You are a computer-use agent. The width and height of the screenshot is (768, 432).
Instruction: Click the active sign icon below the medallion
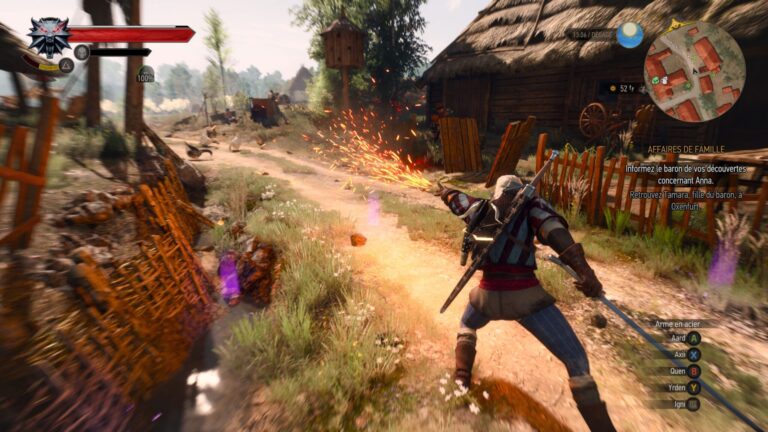click(66, 65)
